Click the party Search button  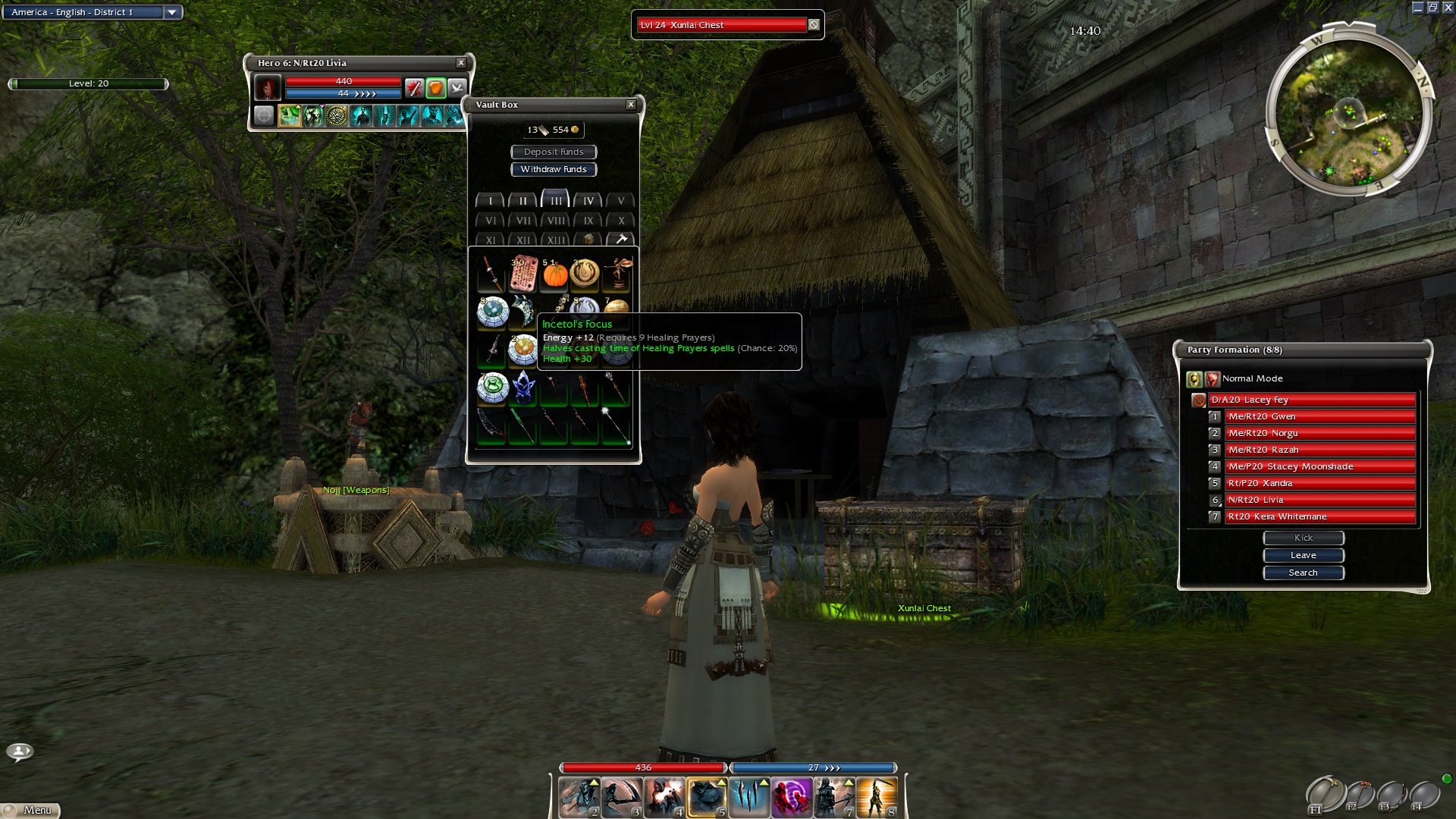1303,573
